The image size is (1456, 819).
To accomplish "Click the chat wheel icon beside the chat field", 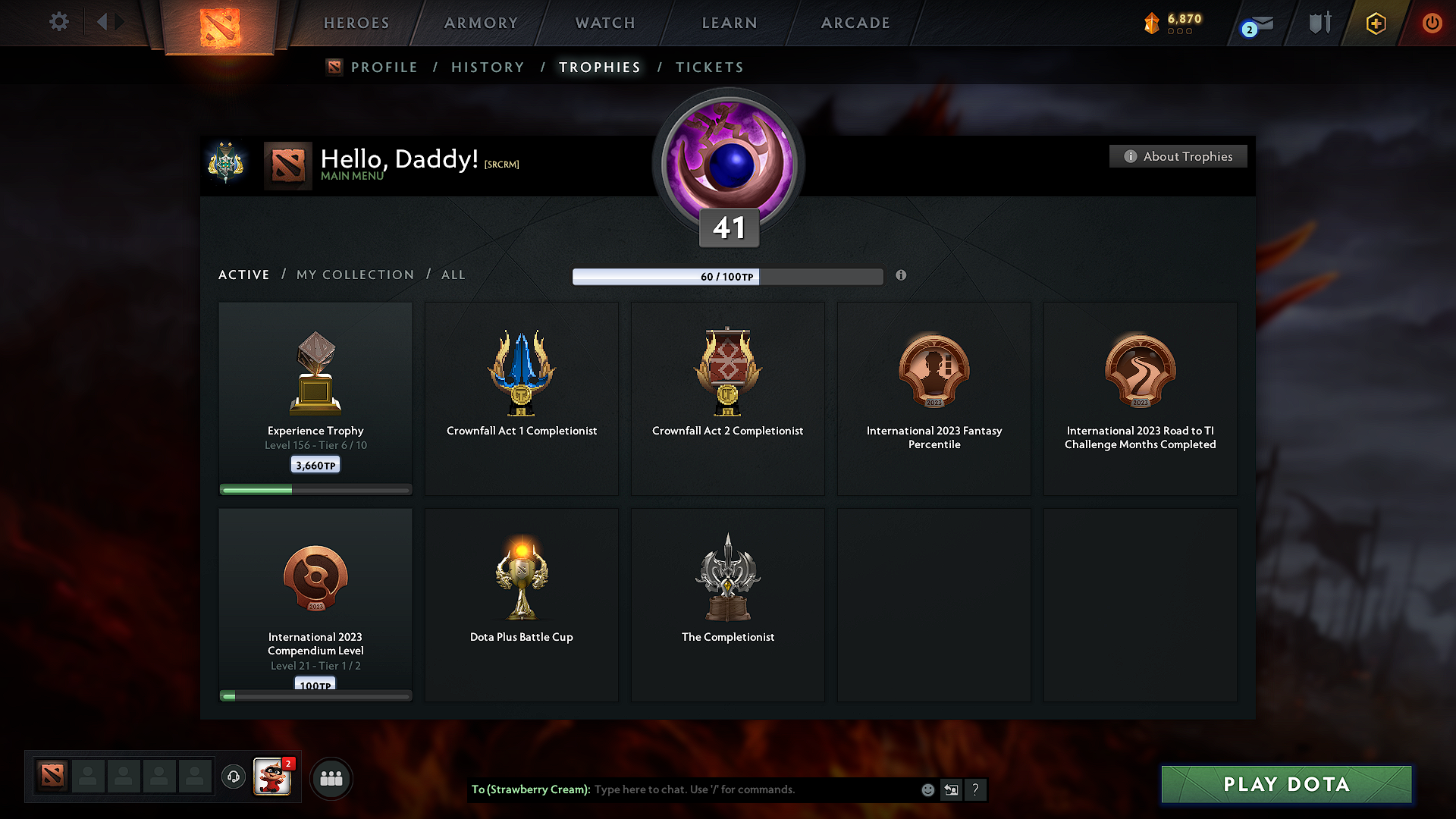I will tap(951, 789).
